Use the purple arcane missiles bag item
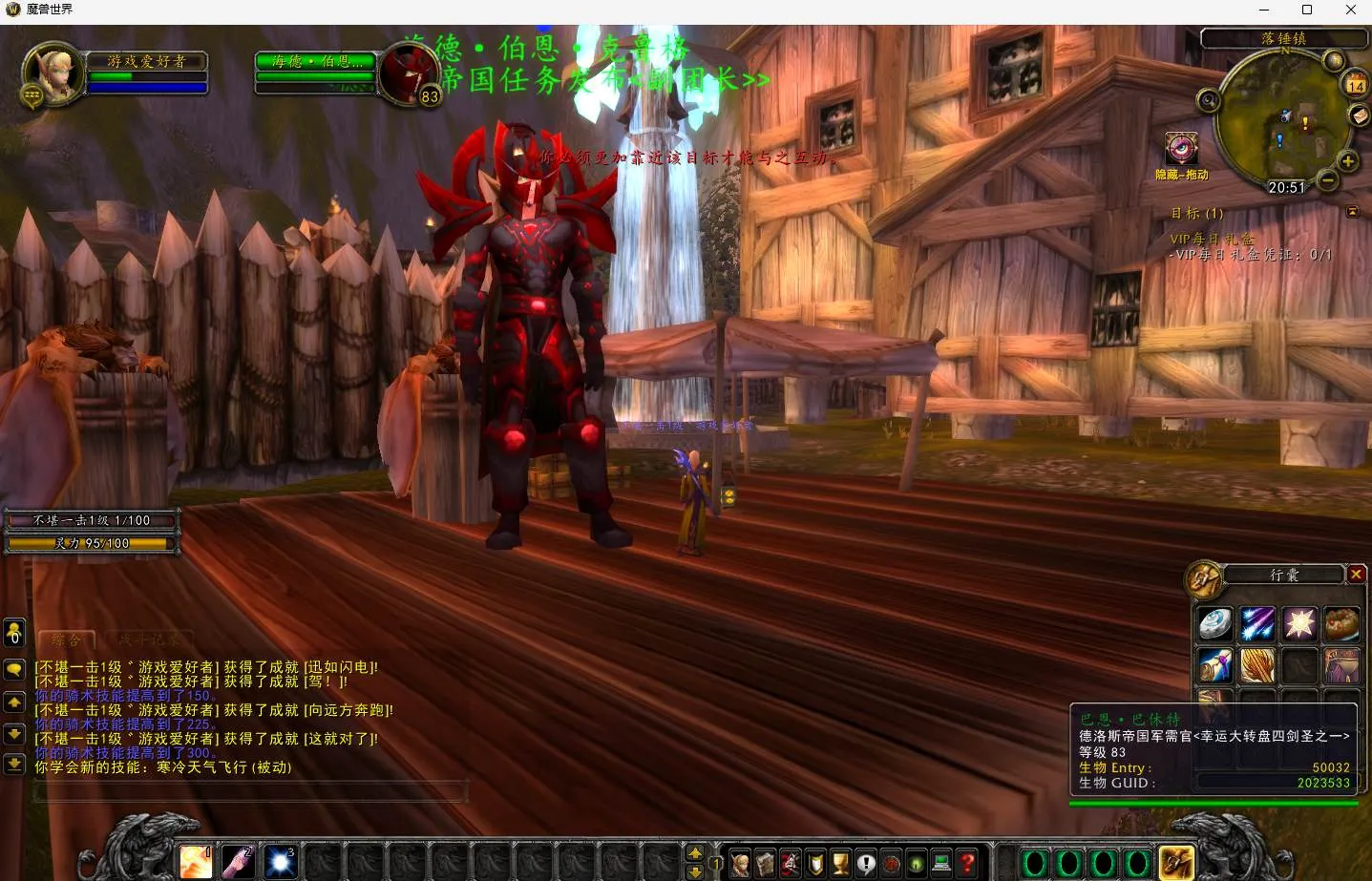The image size is (1372, 881). coord(1257,624)
